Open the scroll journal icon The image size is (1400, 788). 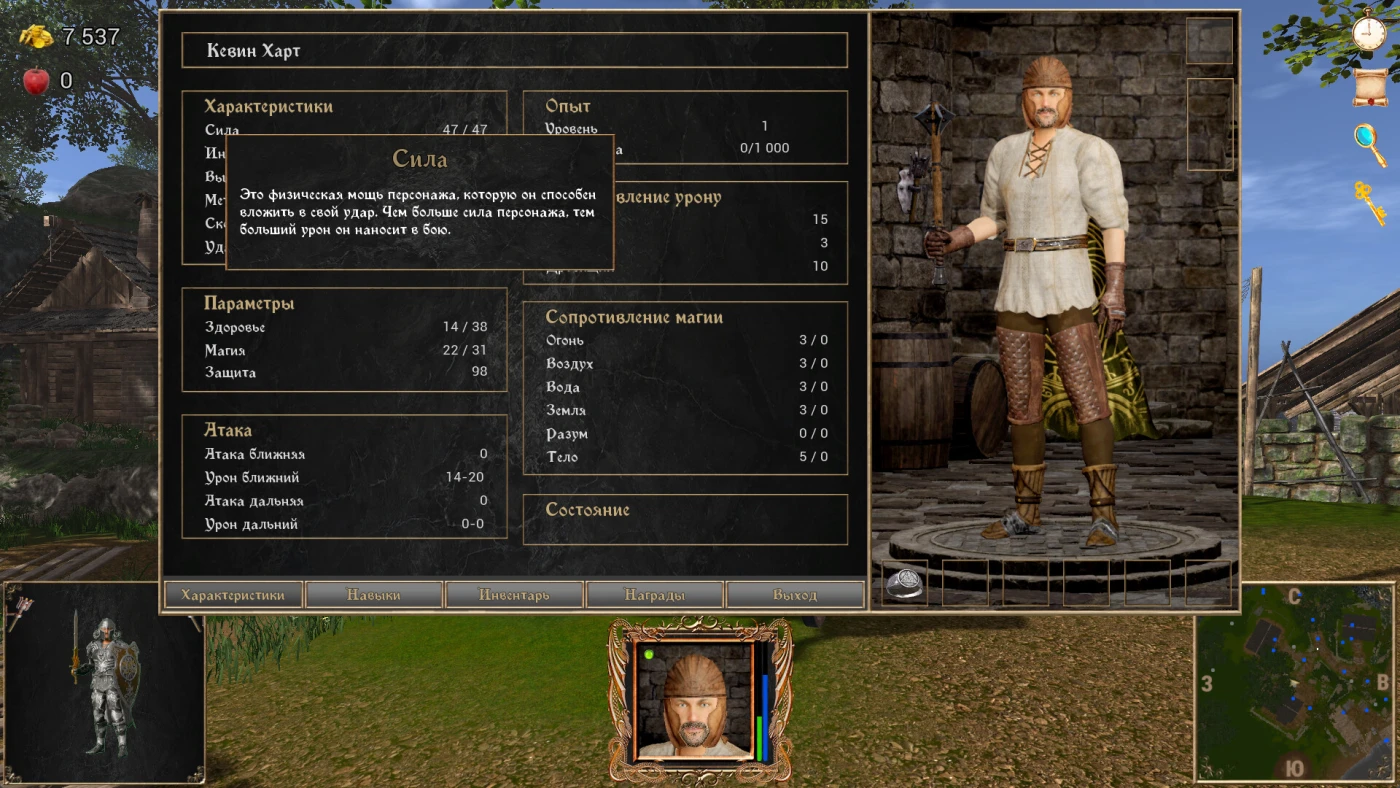pos(1370,88)
